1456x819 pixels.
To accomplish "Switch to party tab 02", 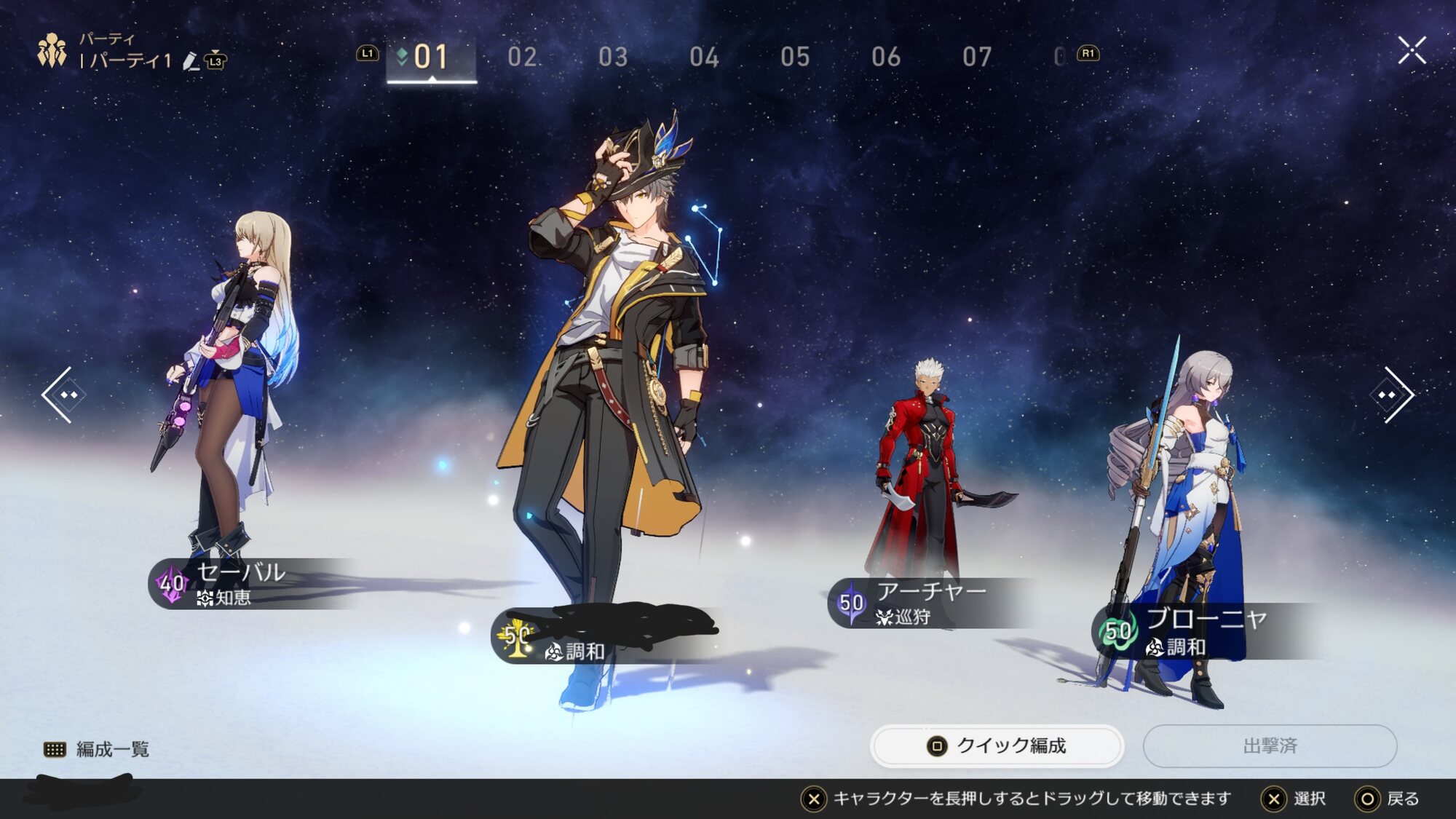I will 522,57.
